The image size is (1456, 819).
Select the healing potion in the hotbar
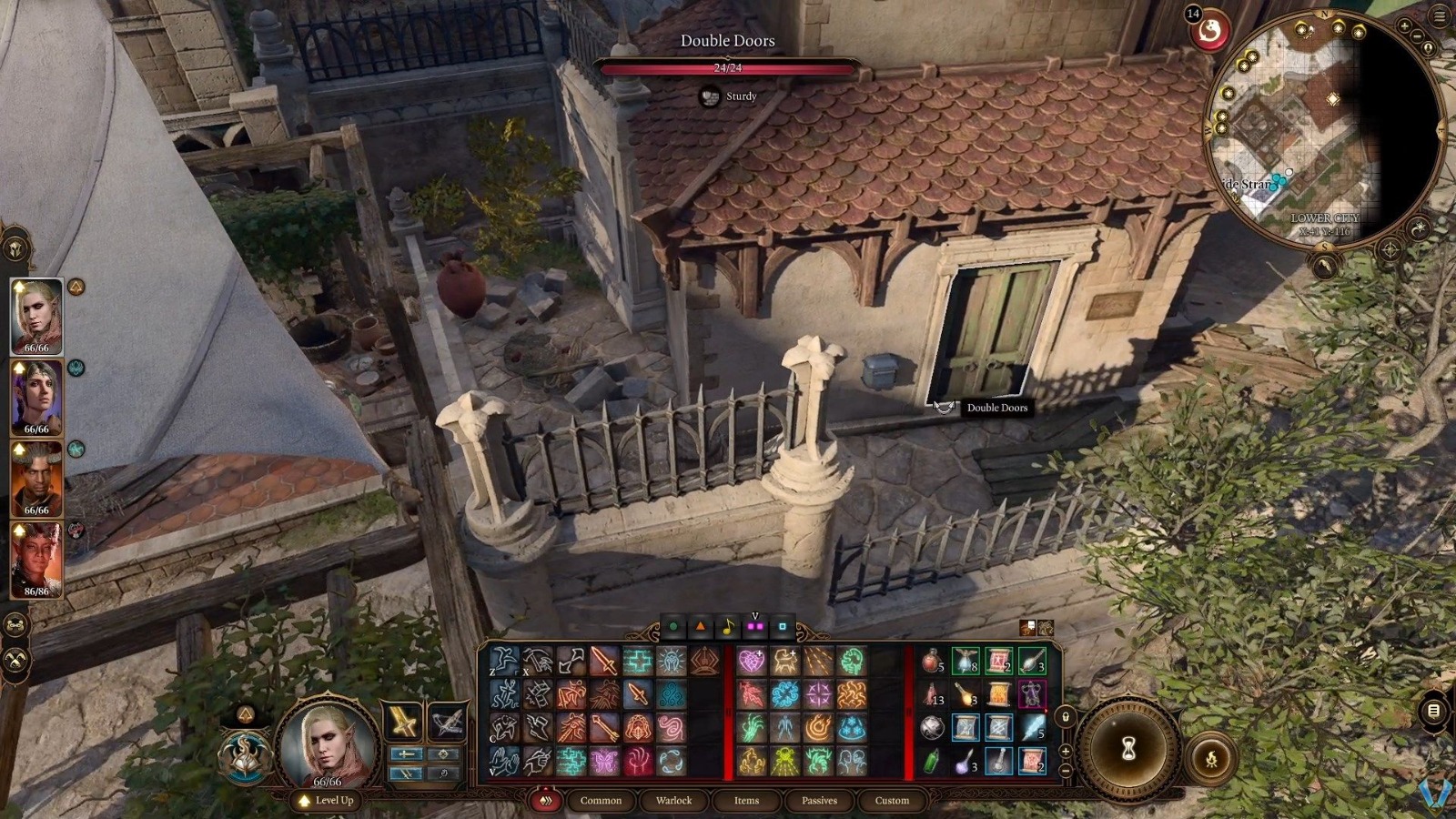[931, 662]
